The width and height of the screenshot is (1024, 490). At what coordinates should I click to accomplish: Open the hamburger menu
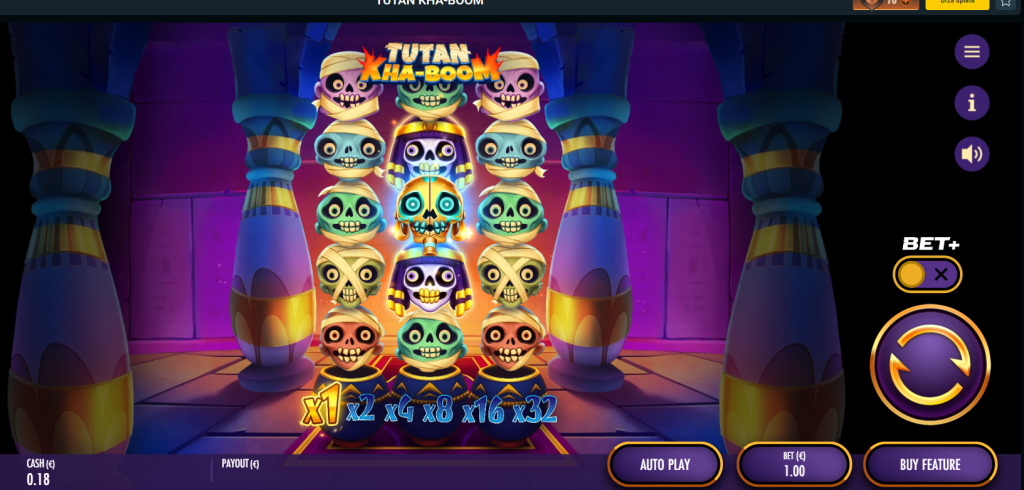tap(971, 52)
